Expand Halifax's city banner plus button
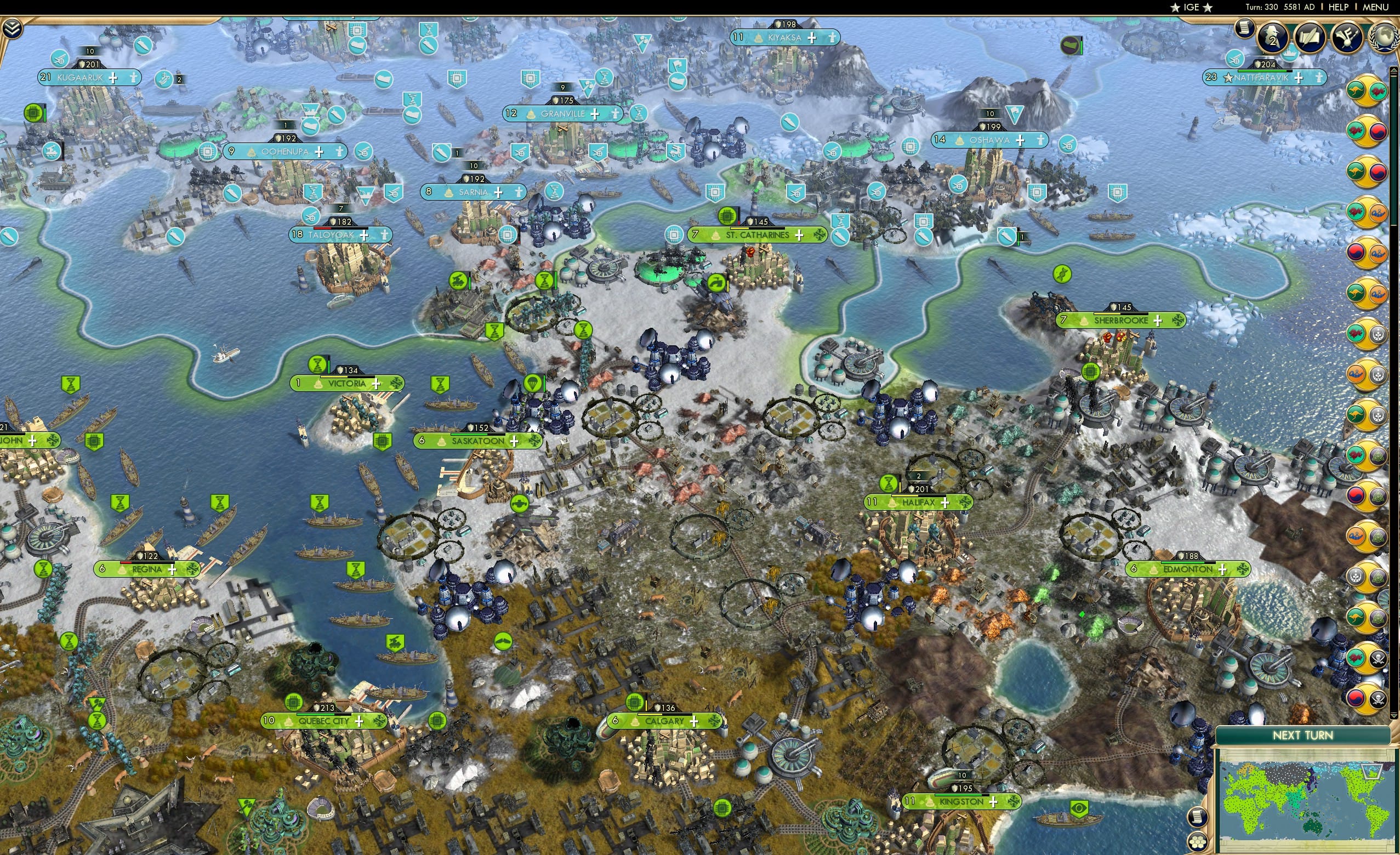 tap(946, 504)
